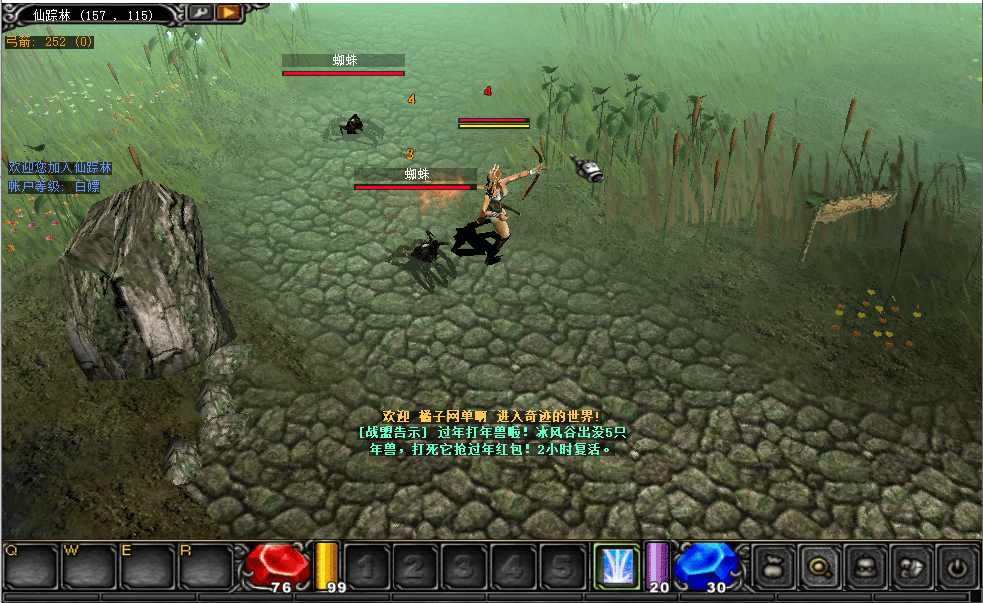983x603 pixels.
Task: Select the R quick-item slot
Action: pos(206,567)
